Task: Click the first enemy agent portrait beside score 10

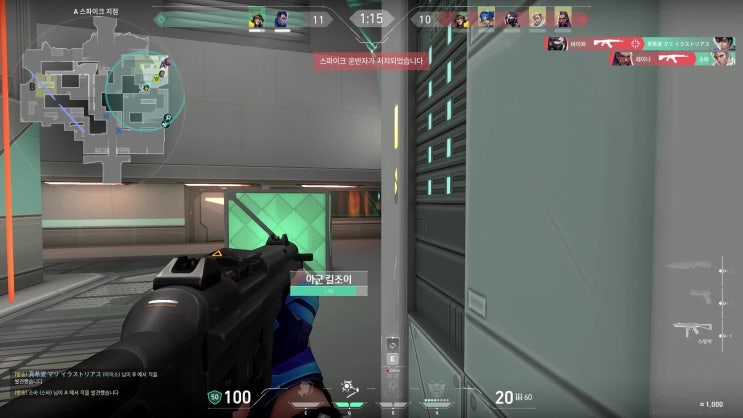Action: pyautogui.click(x=487, y=19)
